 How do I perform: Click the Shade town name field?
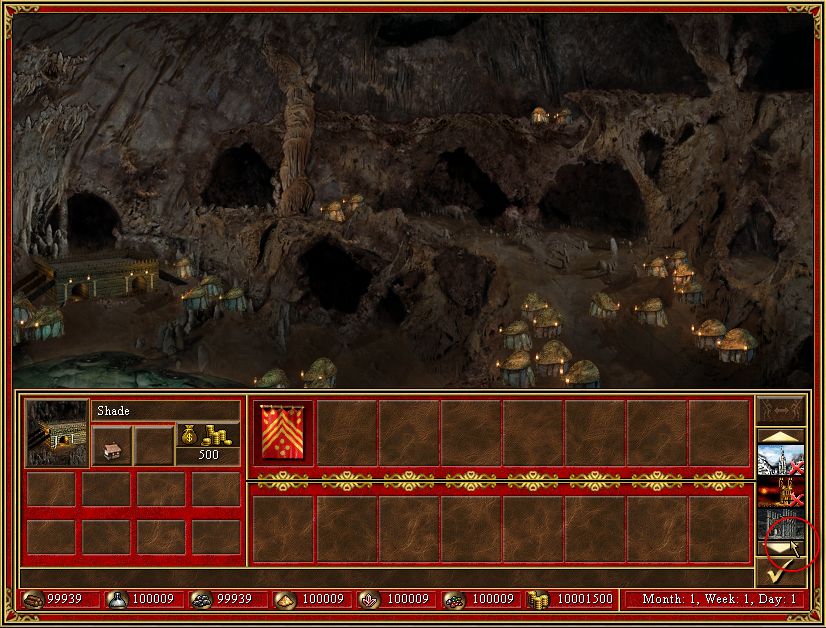pyautogui.click(x=166, y=411)
